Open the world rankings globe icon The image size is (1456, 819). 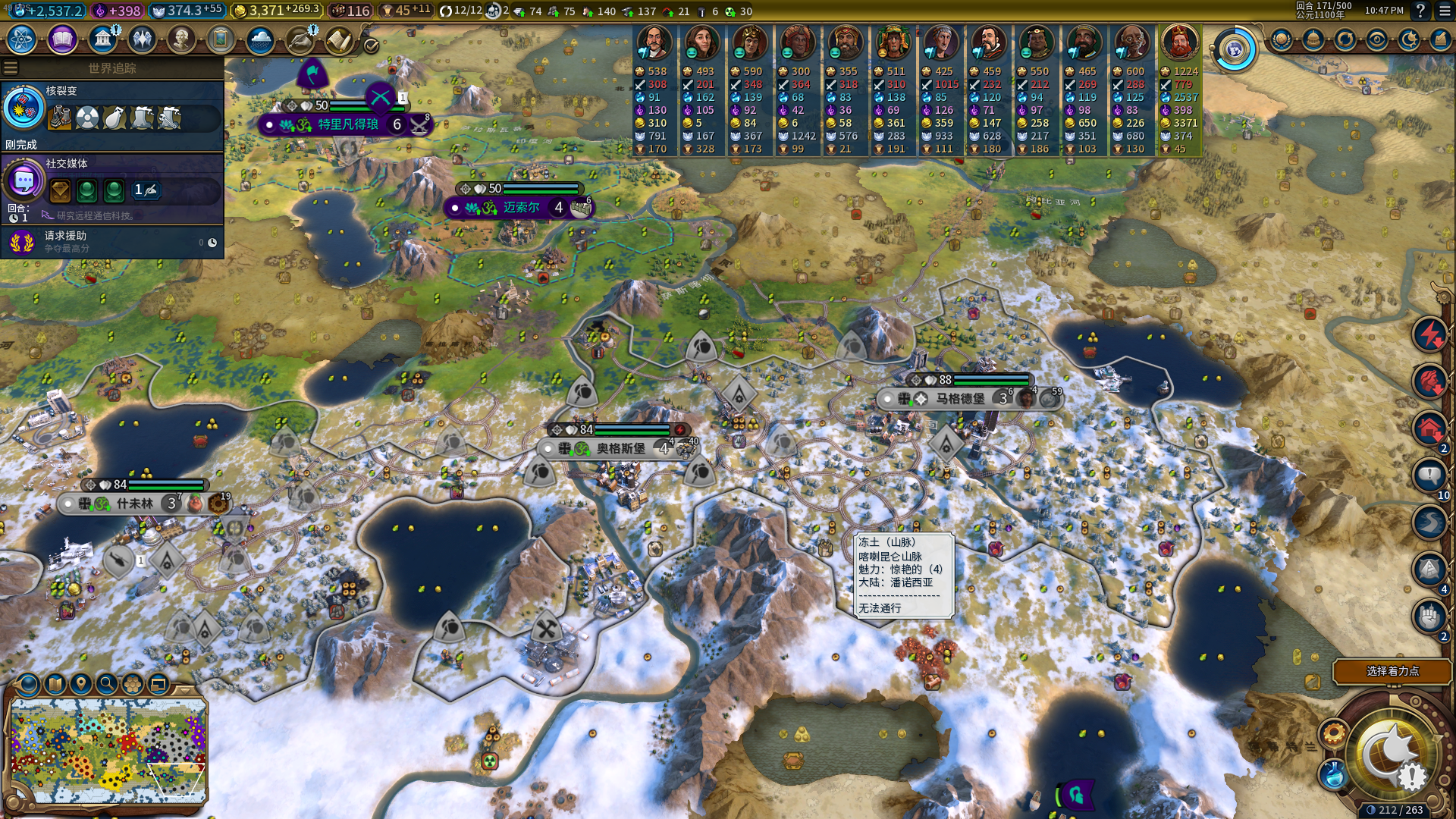1282,39
